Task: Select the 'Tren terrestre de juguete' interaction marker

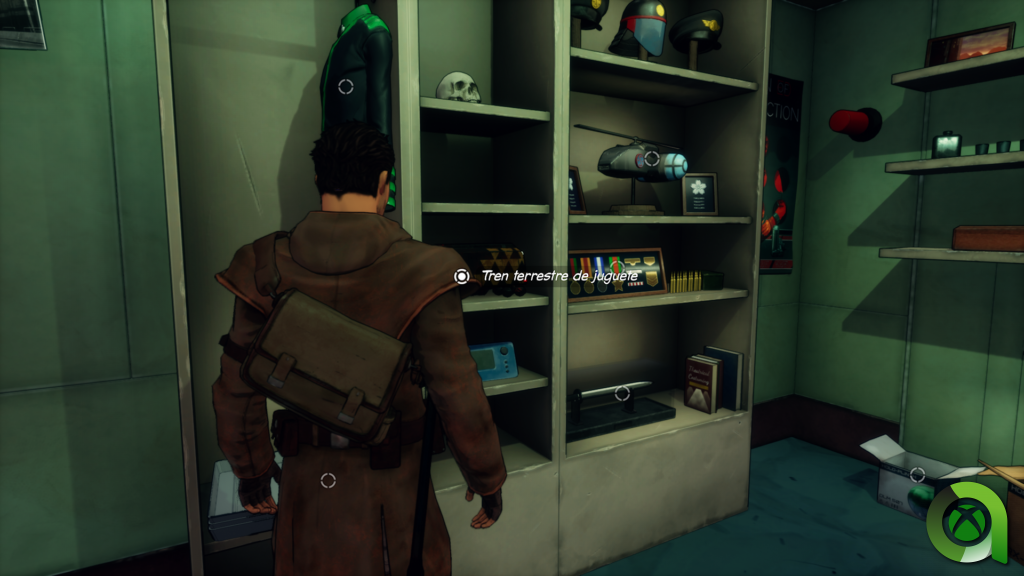Action: pos(461,276)
